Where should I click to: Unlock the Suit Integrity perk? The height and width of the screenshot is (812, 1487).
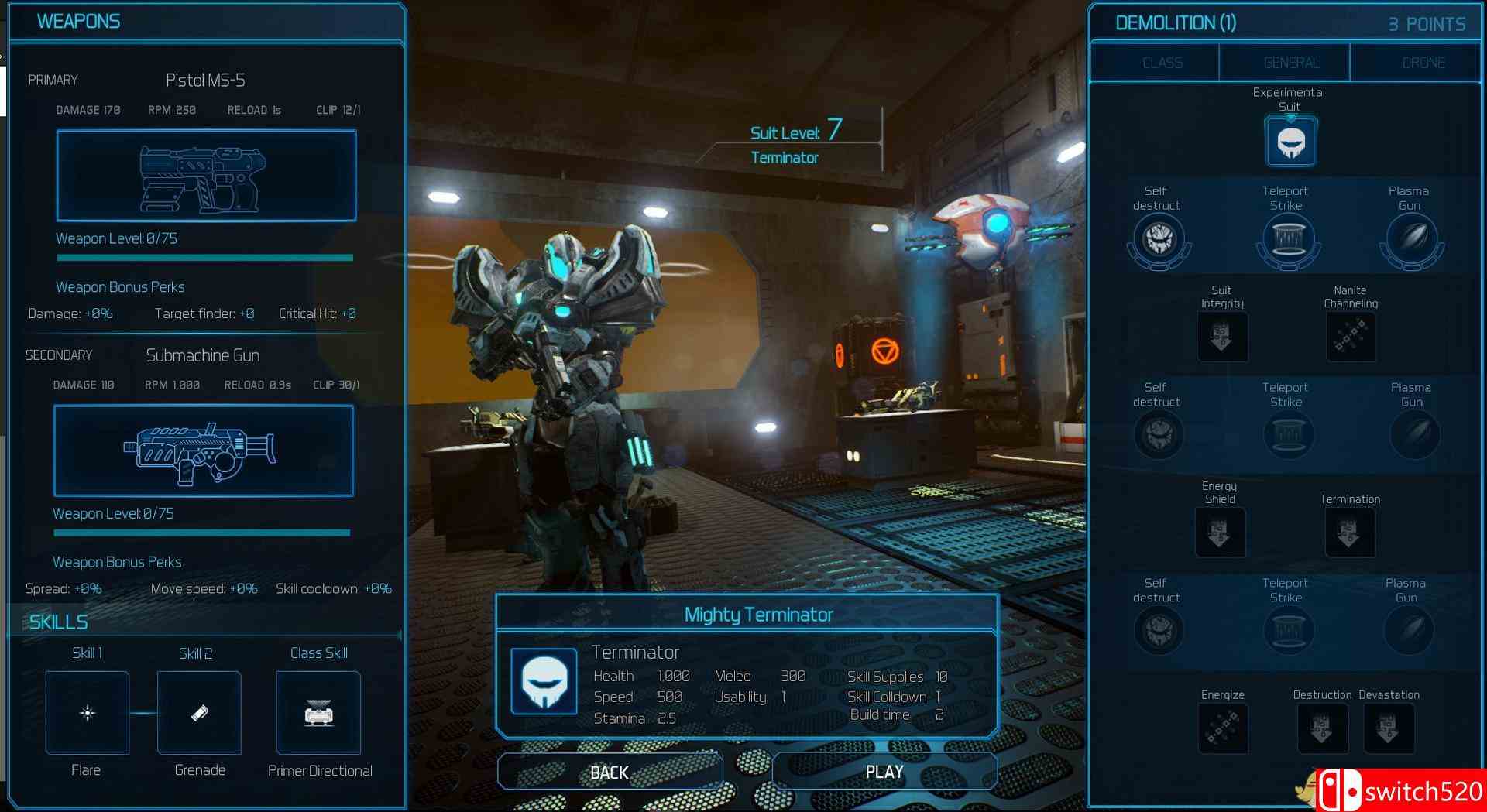(1222, 337)
